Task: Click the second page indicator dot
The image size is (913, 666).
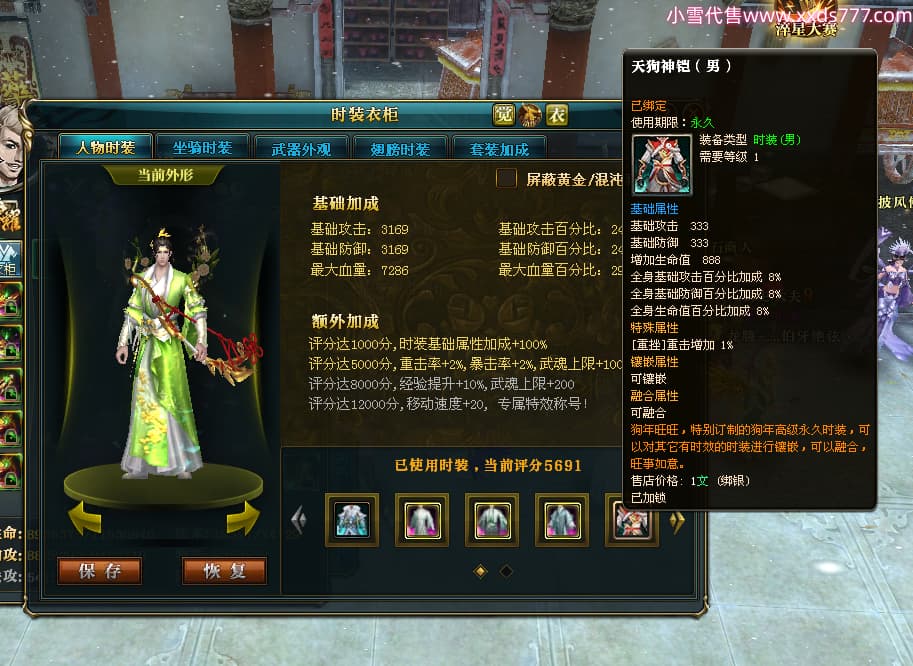Action: [506, 571]
